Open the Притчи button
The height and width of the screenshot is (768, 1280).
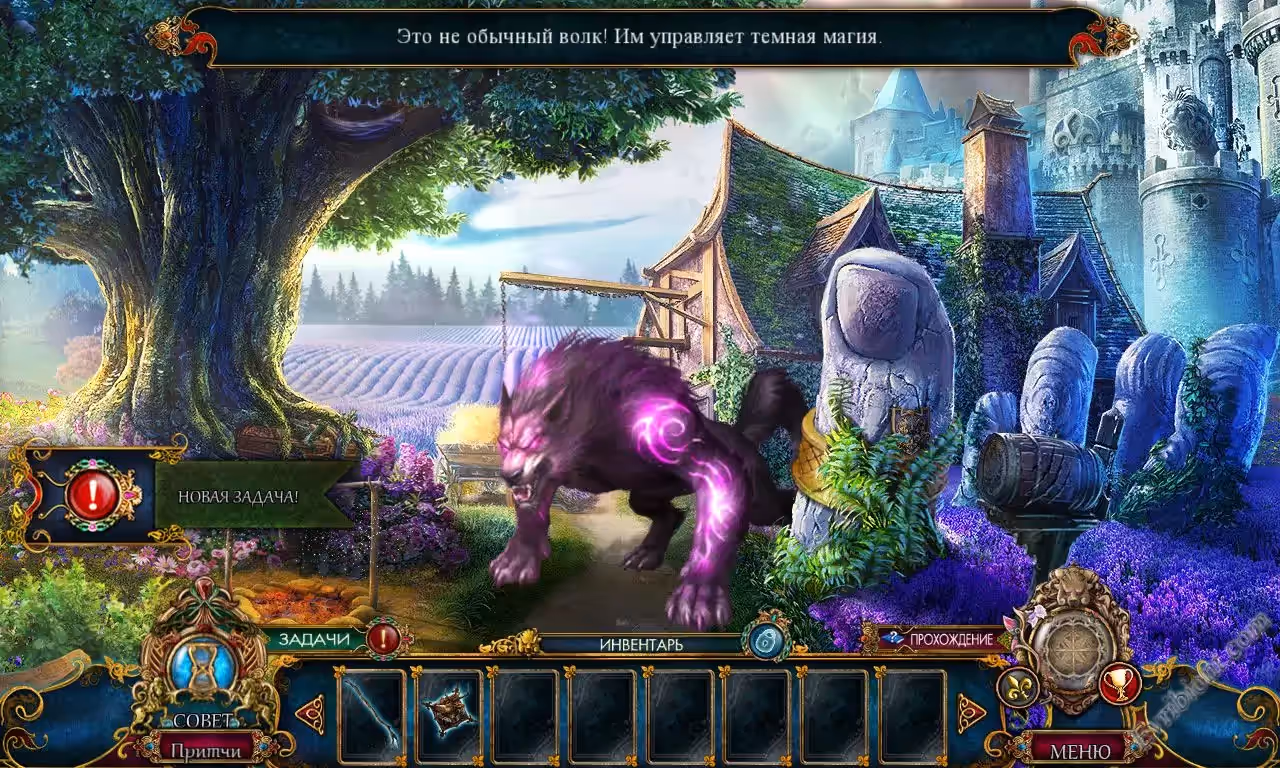(204, 749)
